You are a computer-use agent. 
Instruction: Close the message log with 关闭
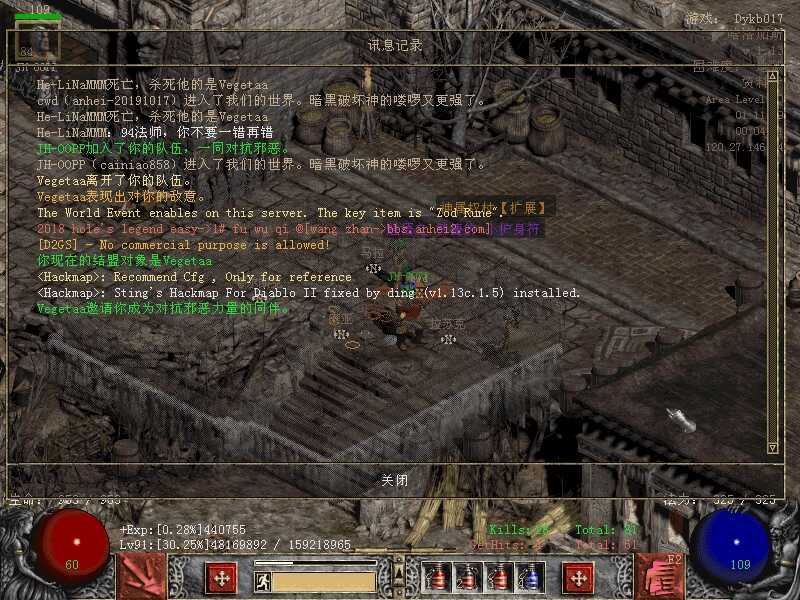pos(395,480)
